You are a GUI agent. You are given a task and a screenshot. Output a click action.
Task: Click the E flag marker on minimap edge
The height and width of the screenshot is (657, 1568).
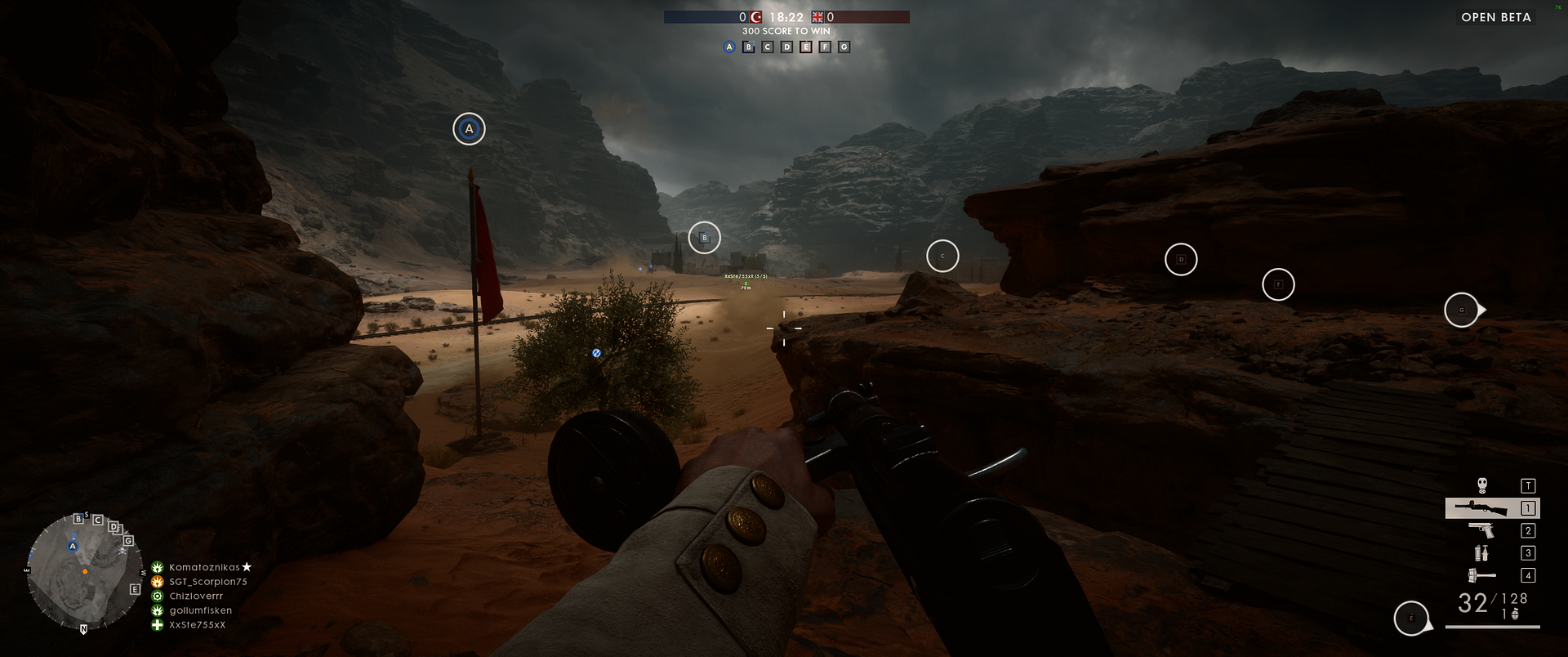135,589
